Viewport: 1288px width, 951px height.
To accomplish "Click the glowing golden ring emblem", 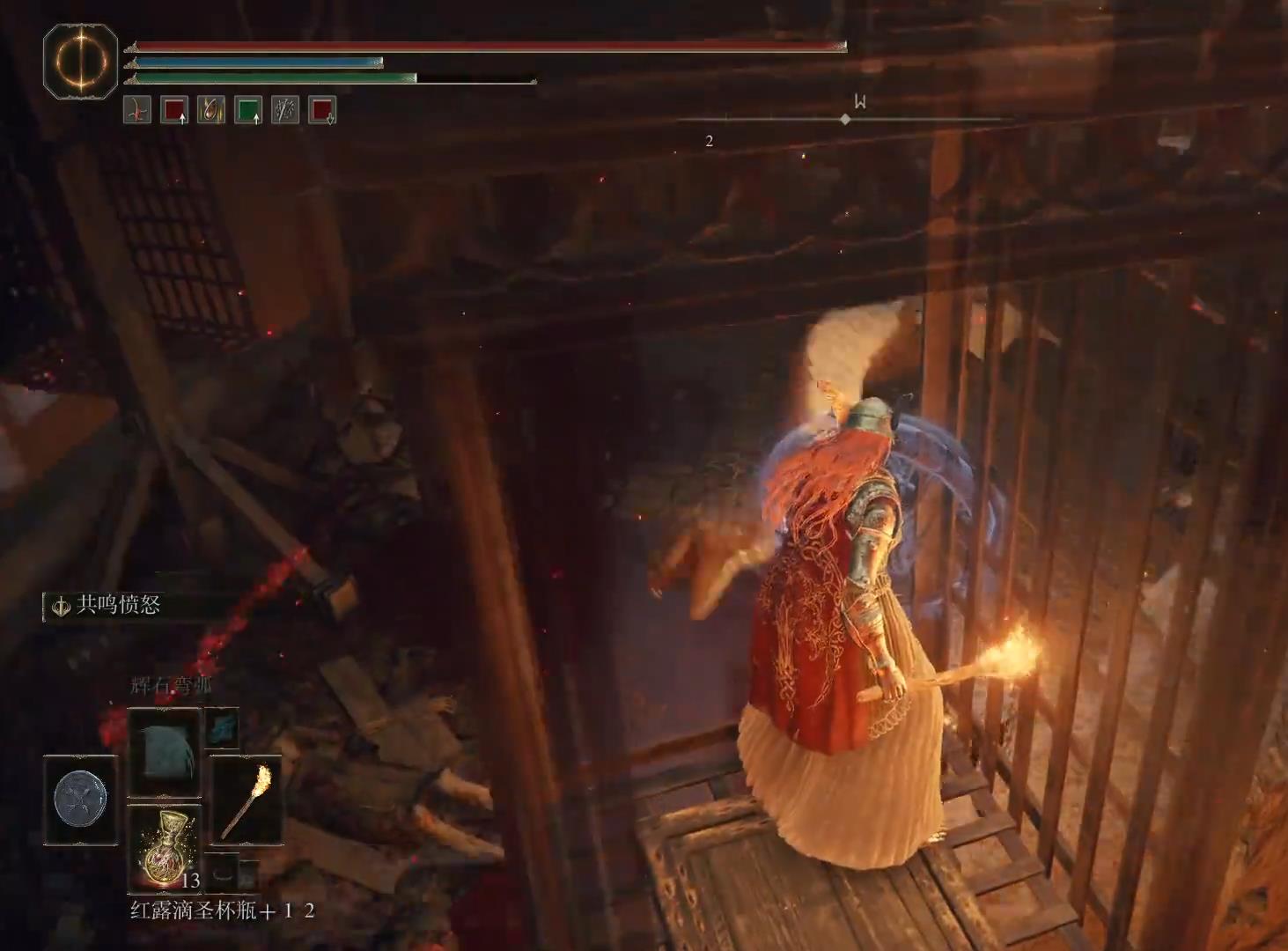I will tap(80, 61).
